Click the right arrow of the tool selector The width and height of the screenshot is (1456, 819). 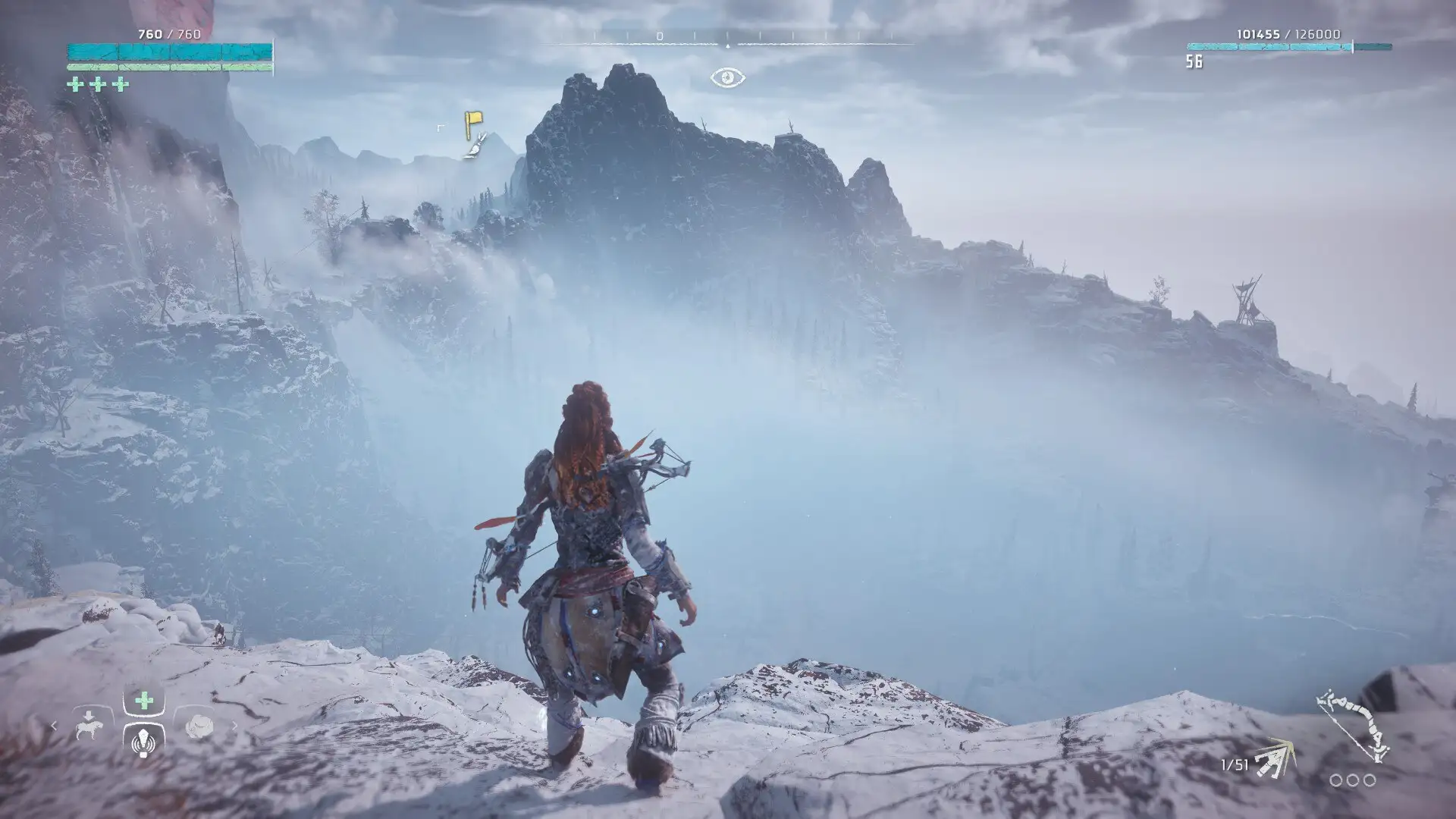coord(234,726)
